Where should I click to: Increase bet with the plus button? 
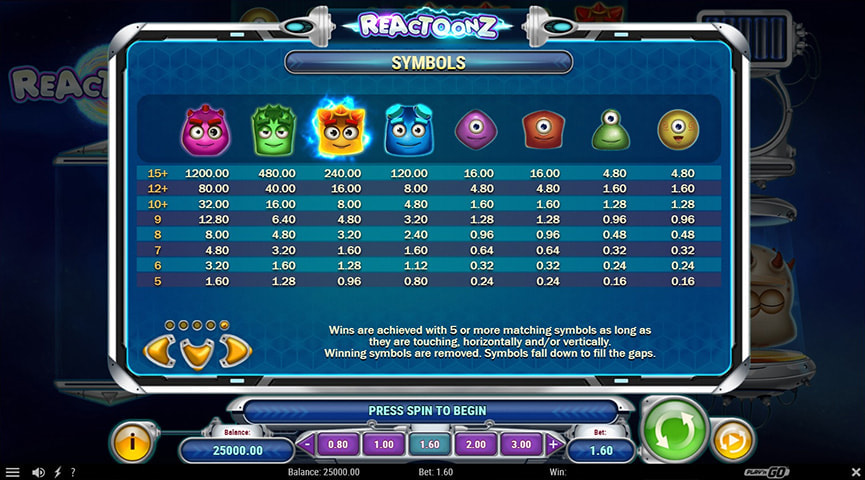pyautogui.click(x=553, y=445)
